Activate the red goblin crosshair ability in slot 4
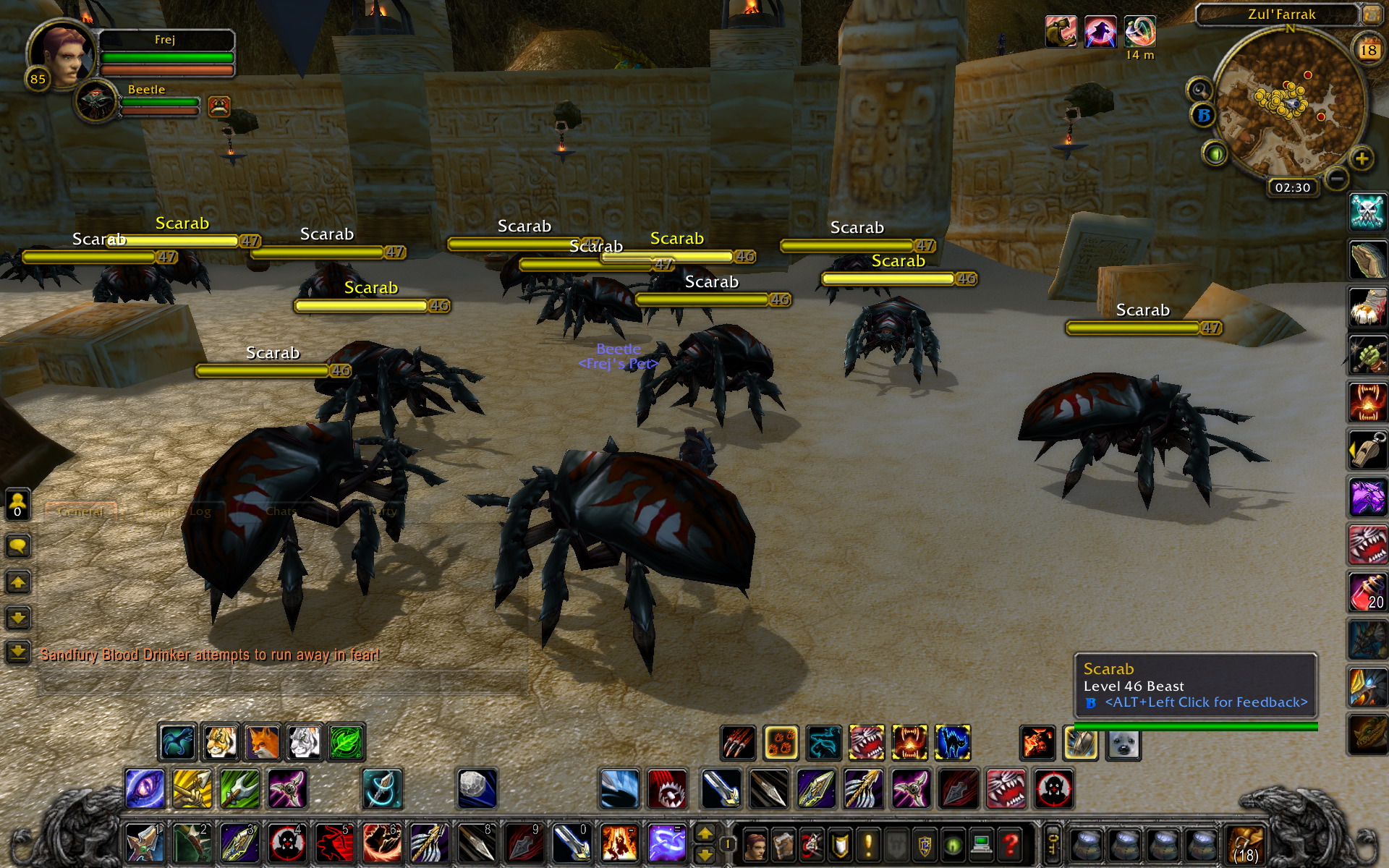This screenshot has height=868, width=1389. click(286, 844)
